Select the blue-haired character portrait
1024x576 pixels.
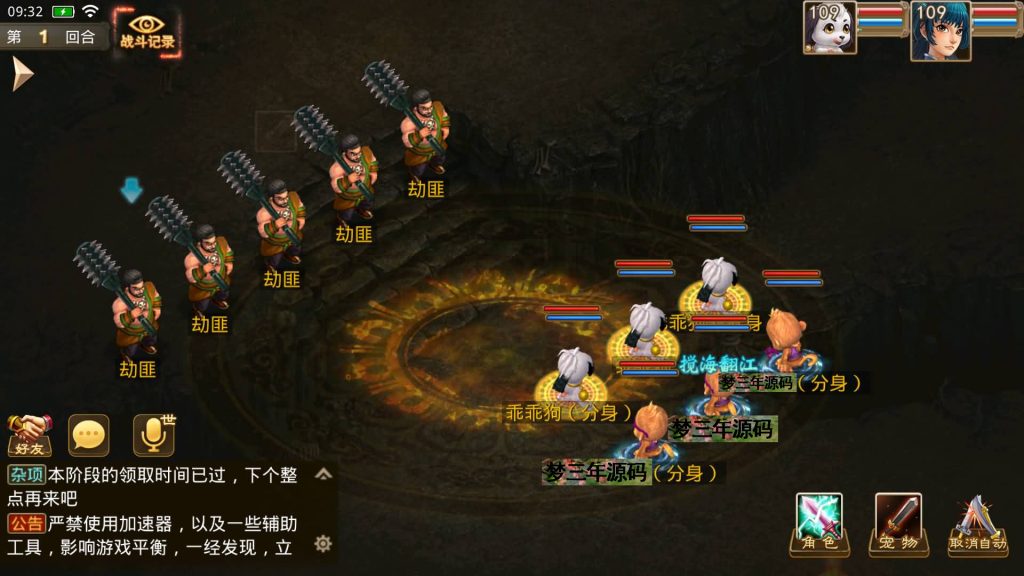click(x=940, y=30)
